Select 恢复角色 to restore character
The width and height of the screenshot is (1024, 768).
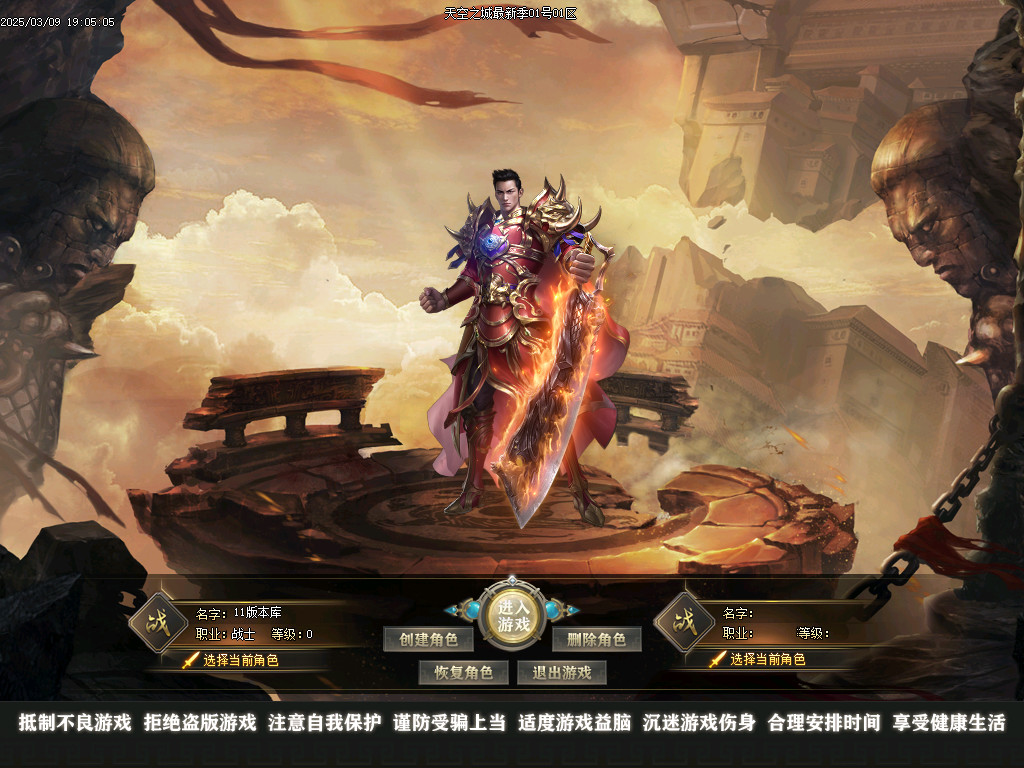point(463,672)
